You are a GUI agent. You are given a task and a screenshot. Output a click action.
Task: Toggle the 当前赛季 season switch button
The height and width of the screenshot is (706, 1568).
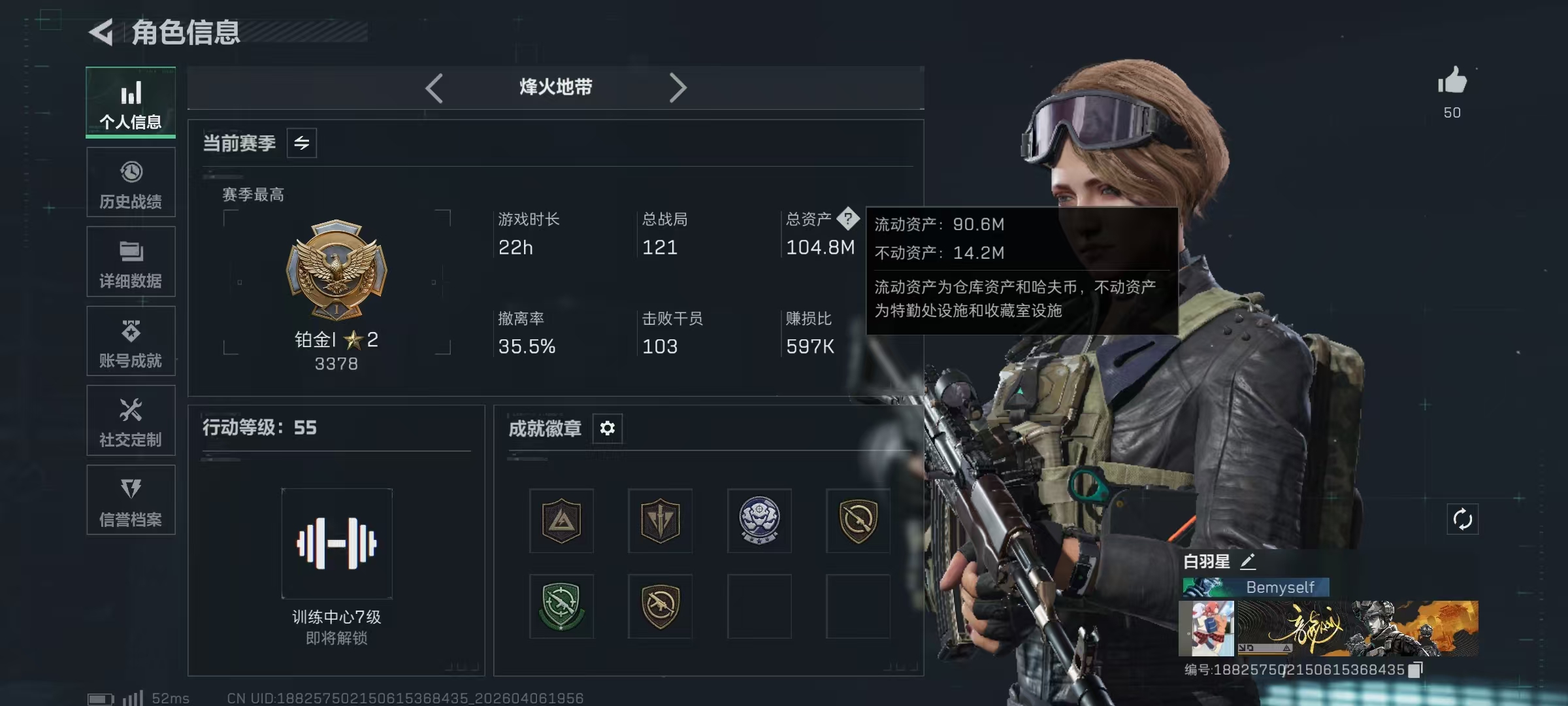coord(302,143)
